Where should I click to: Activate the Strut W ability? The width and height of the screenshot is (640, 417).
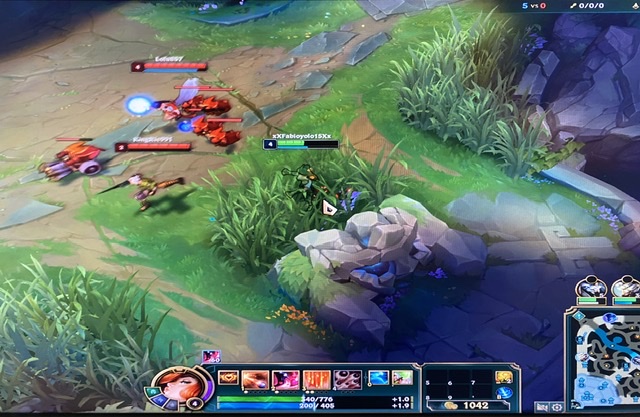(x=286, y=379)
